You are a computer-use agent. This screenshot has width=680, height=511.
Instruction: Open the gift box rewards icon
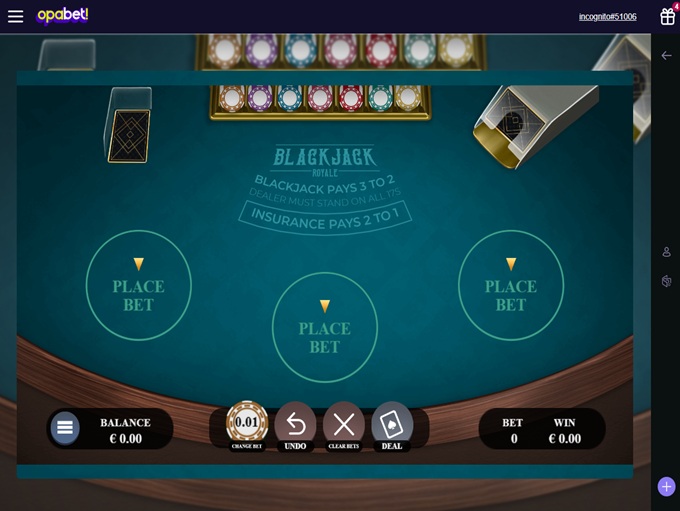(667, 16)
